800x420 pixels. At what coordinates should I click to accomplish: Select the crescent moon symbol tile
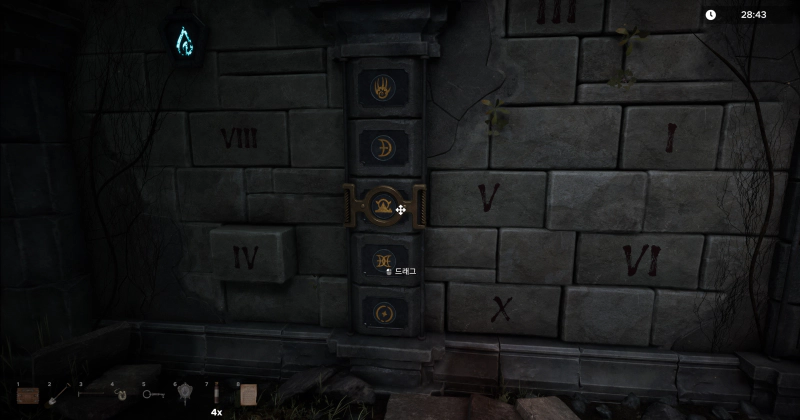[384, 147]
